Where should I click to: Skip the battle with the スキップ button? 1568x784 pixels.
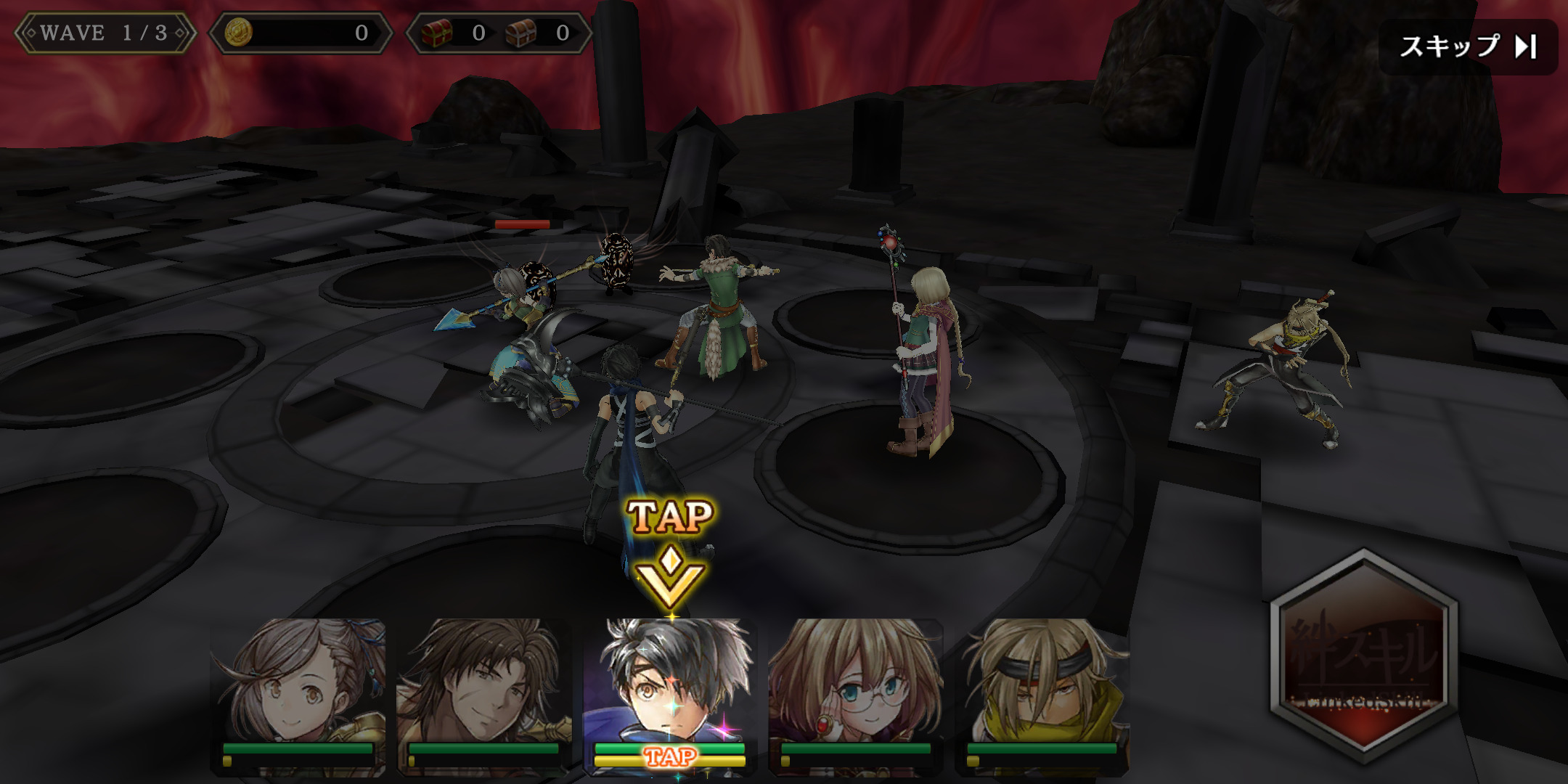(1468, 47)
